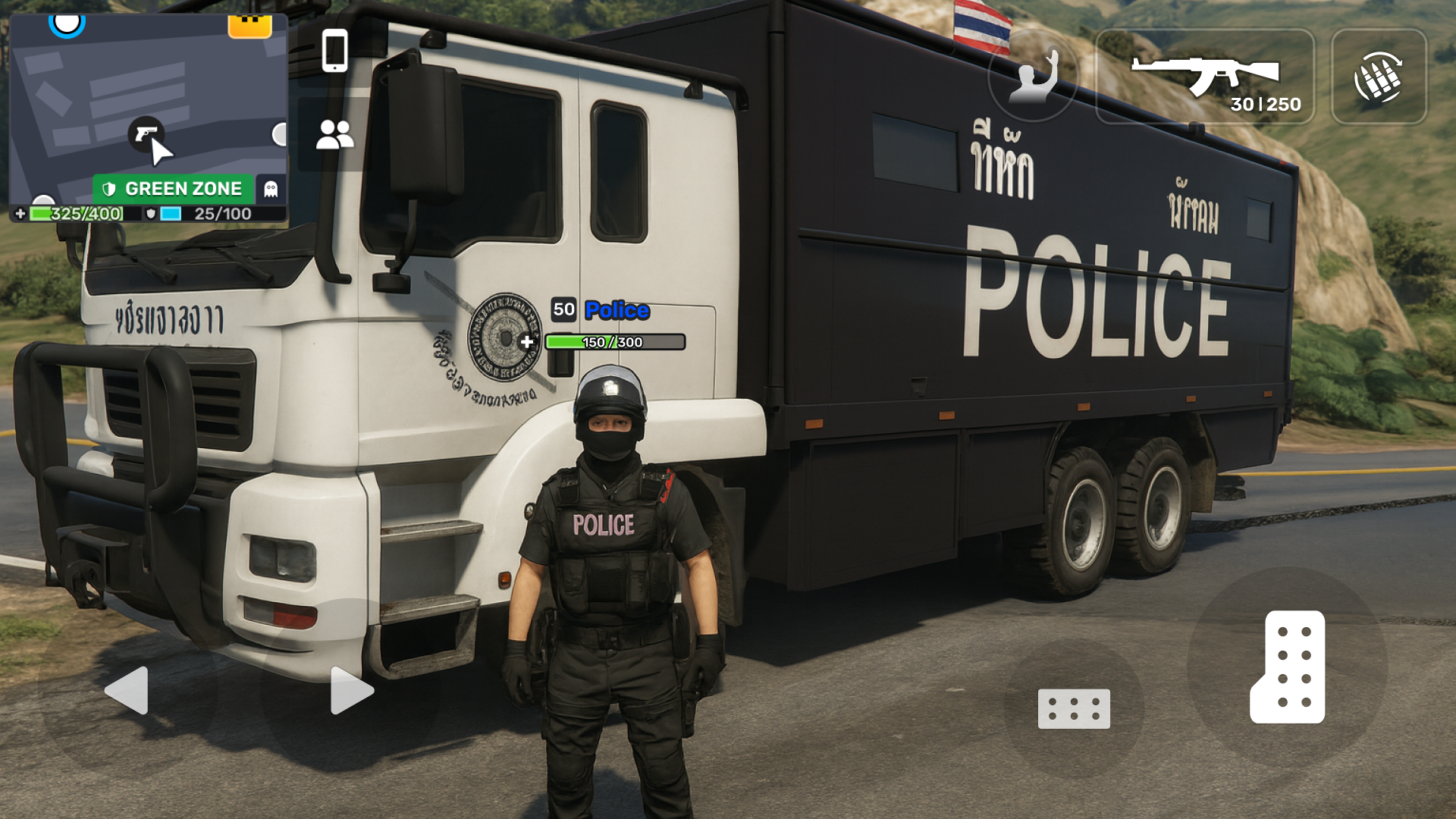
Task: Click the ghost icon beside Green Zone
Action: click(271, 189)
